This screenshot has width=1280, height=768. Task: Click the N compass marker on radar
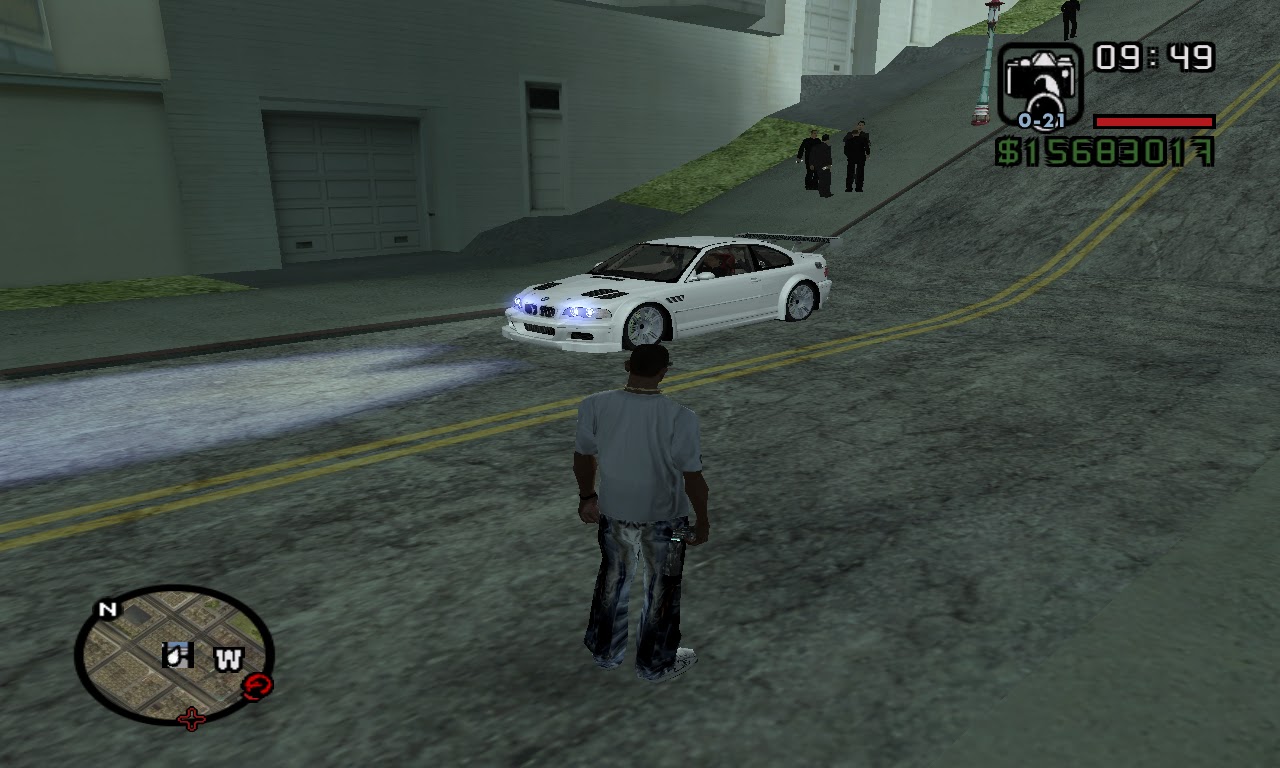click(108, 607)
